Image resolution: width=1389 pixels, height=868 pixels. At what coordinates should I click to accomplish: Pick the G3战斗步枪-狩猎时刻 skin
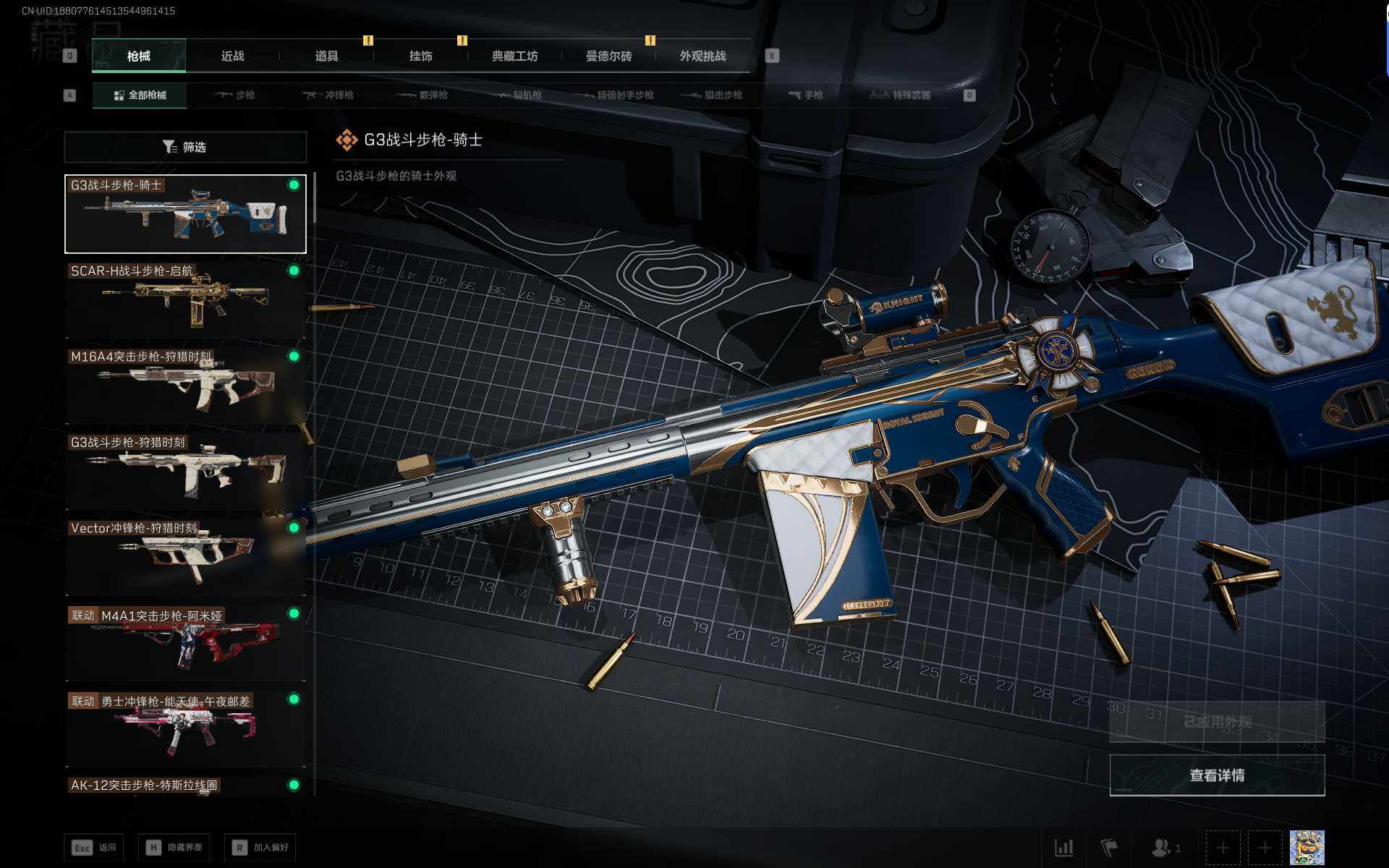[185, 470]
